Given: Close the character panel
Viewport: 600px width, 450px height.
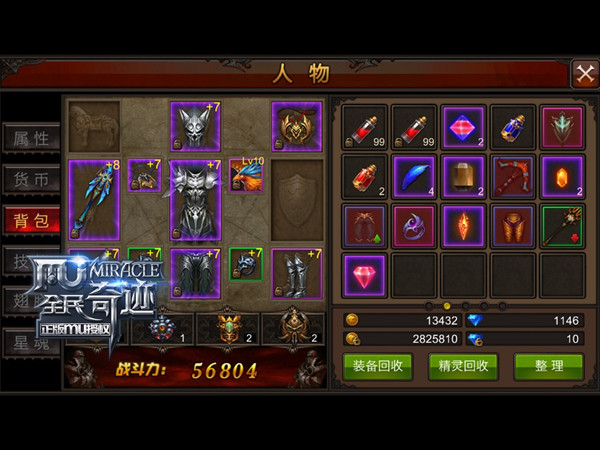Looking at the screenshot, I should point(584,73).
